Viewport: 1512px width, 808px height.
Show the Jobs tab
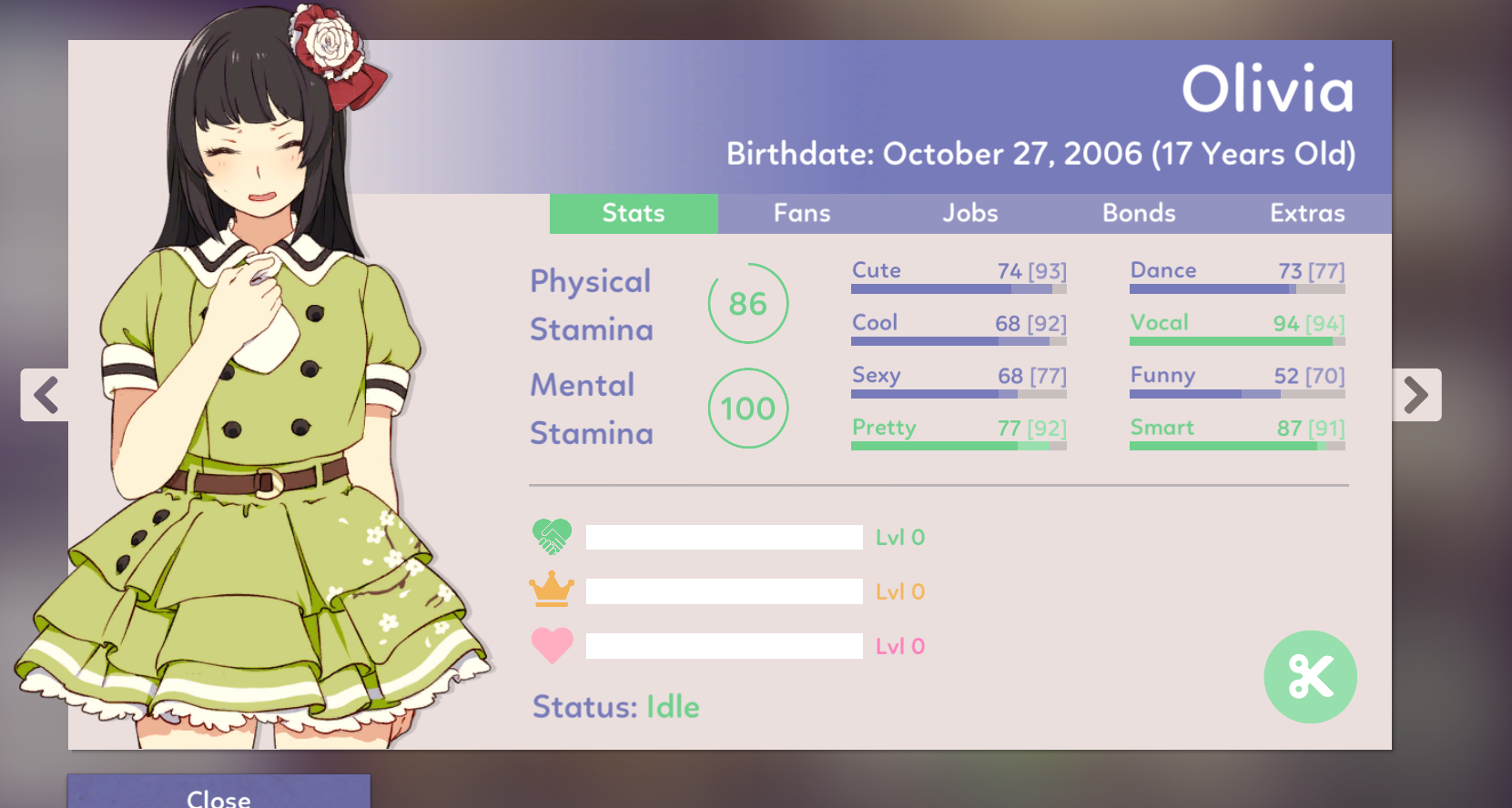pyautogui.click(x=970, y=214)
